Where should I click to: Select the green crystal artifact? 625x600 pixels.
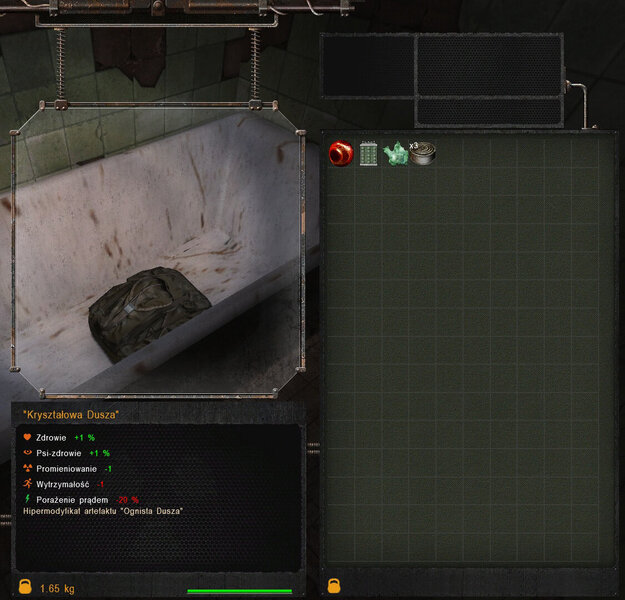[395, 153]
